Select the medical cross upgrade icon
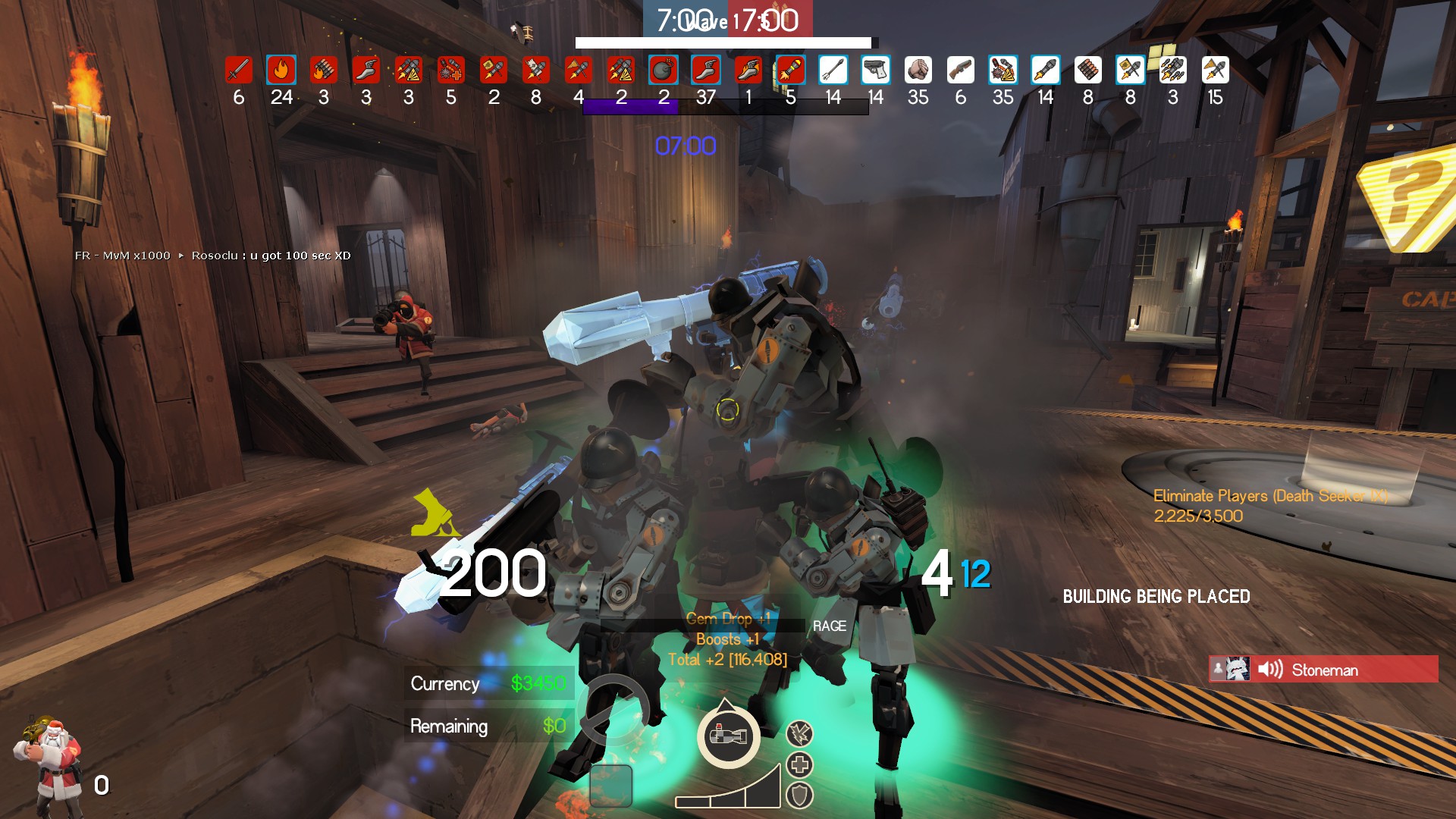The height and width of the screenshot is (819, 1456). (x=799, y=764)
